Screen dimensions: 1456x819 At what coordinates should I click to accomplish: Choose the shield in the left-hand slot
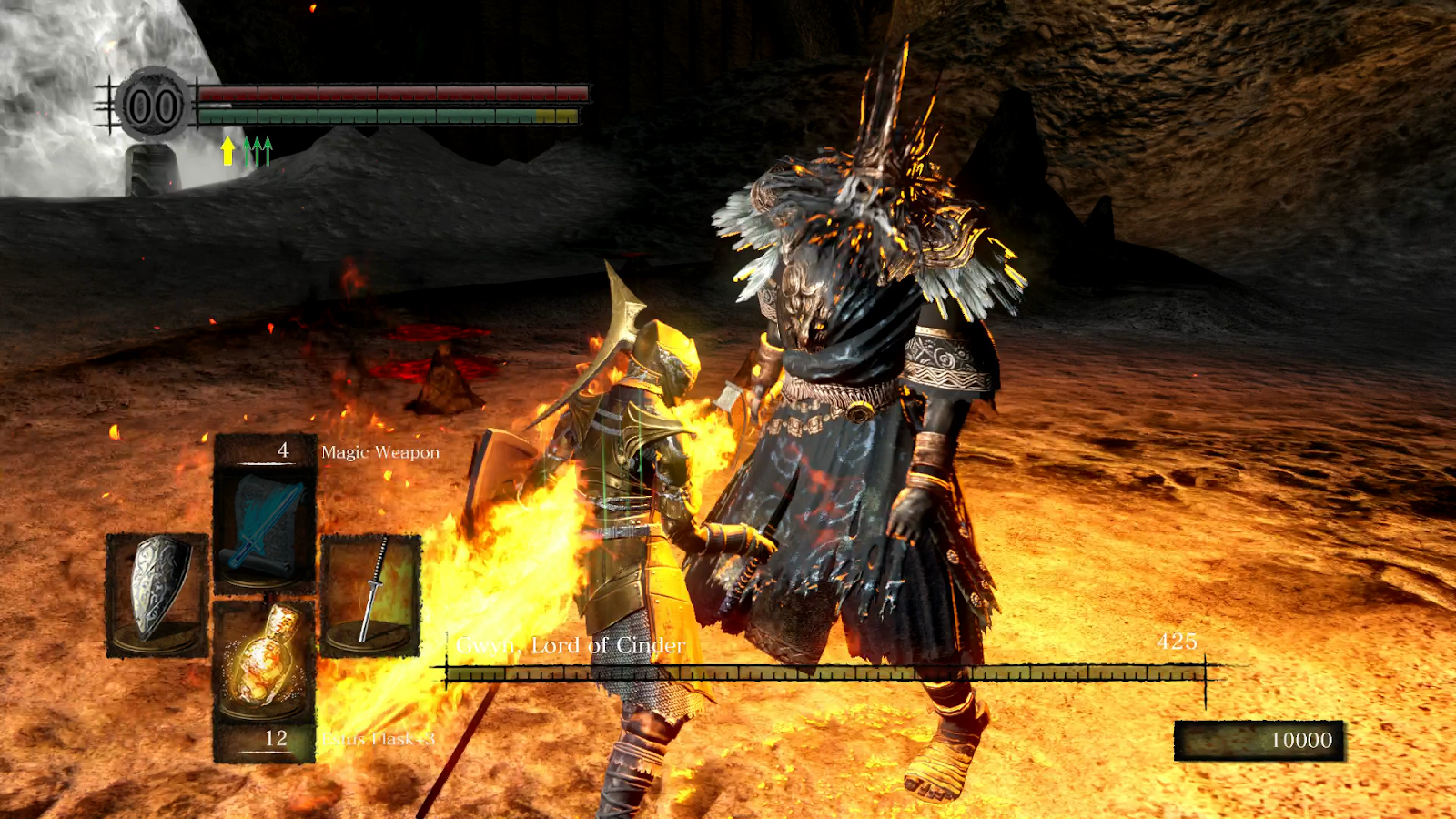click(x=157, y=592)
